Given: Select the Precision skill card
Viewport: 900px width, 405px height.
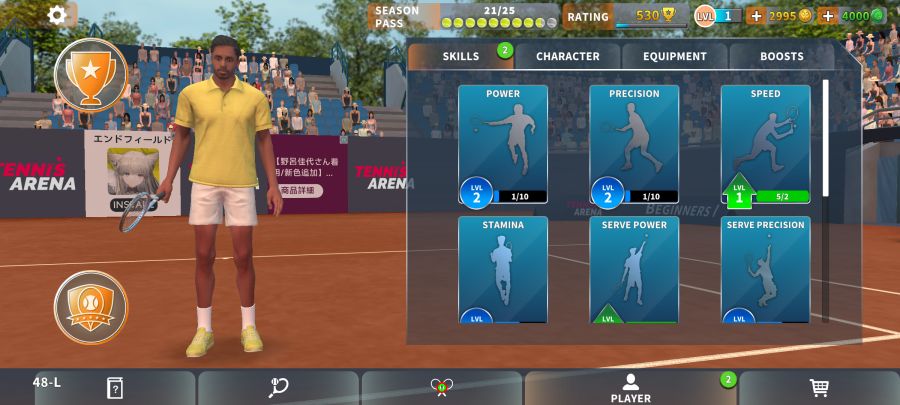Looking at the screenshot, I should 634,145.
